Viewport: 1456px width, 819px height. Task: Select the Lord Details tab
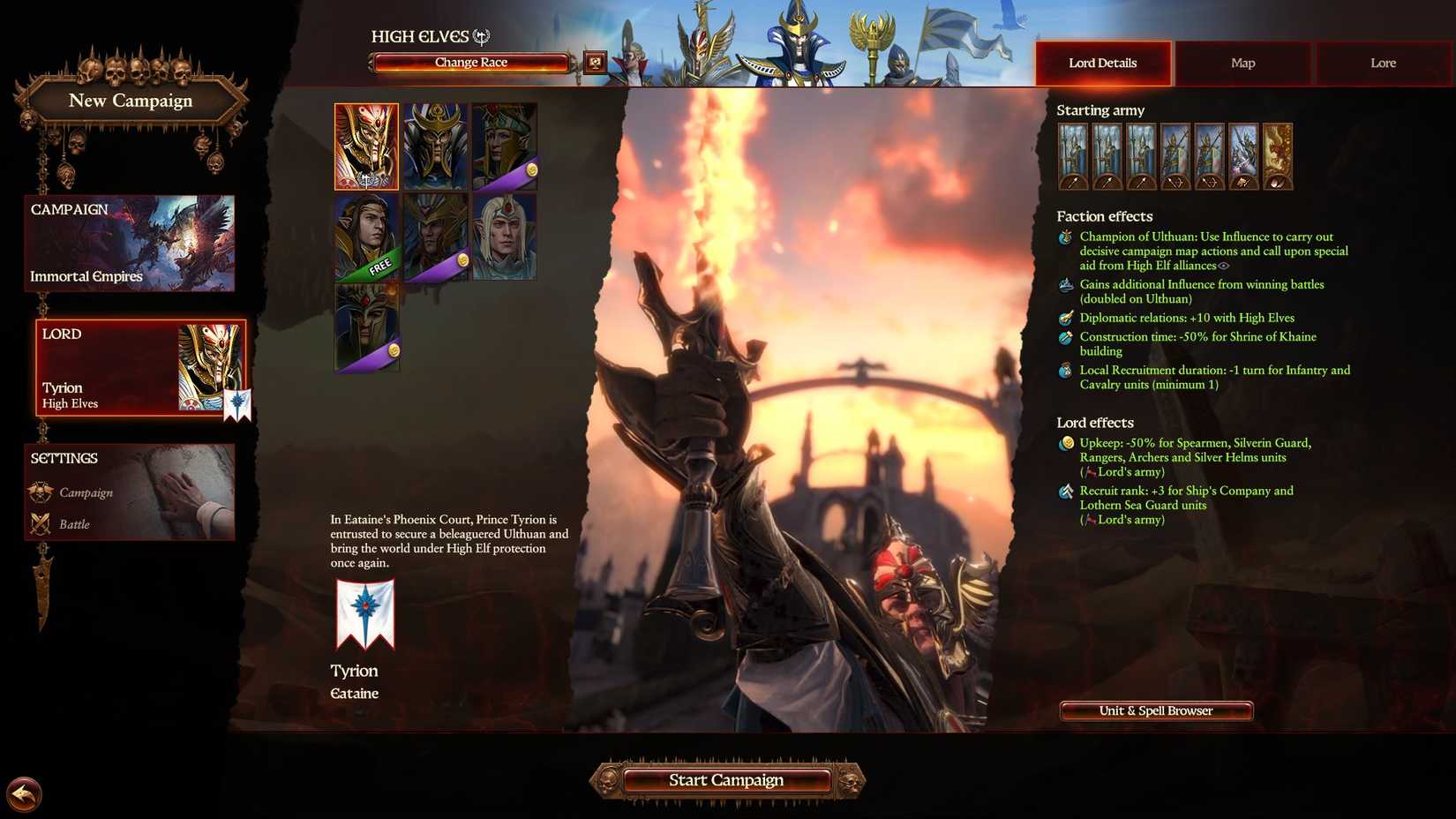coord(1103,63)
